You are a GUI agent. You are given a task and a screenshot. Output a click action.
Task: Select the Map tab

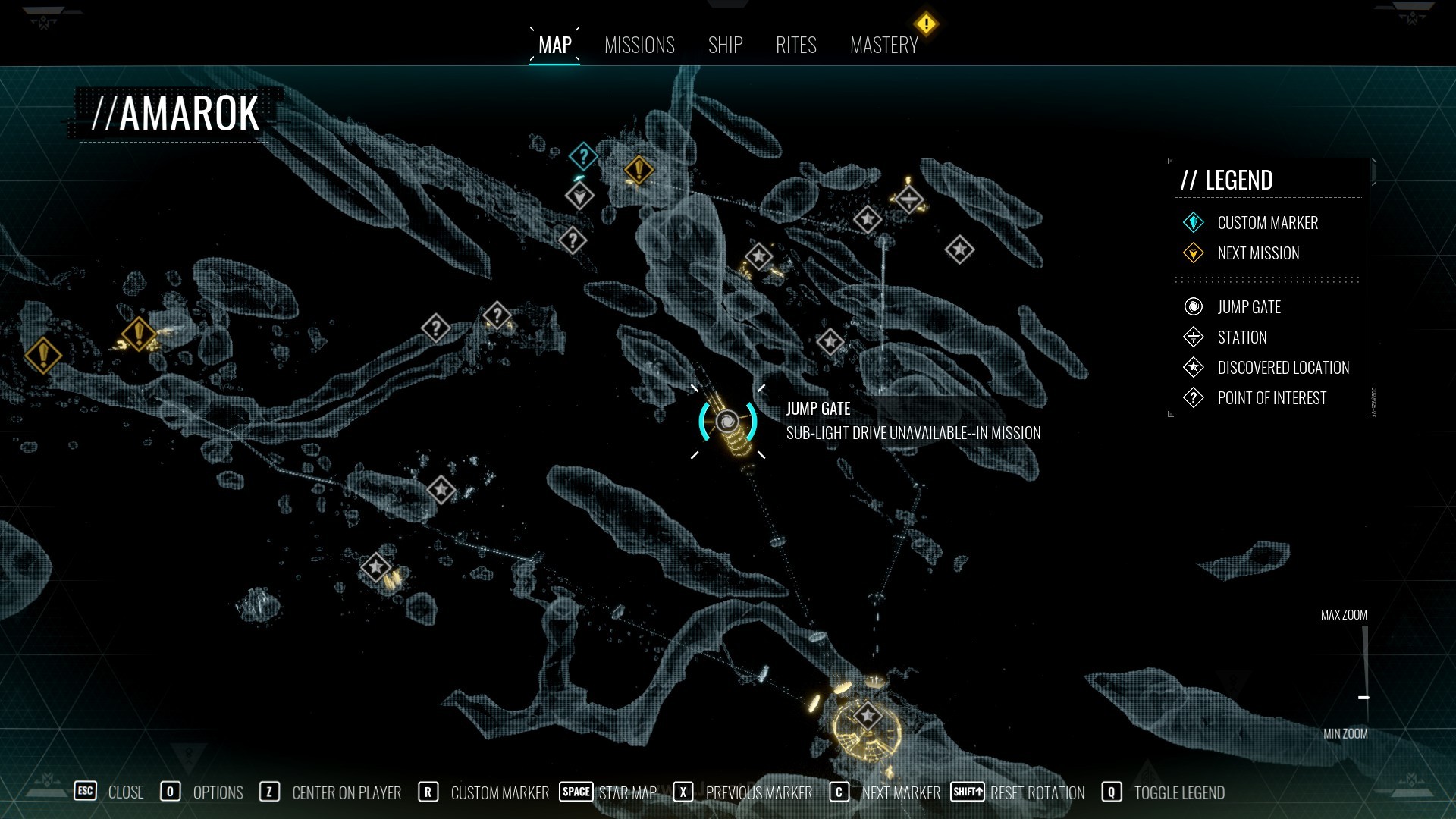554,45
